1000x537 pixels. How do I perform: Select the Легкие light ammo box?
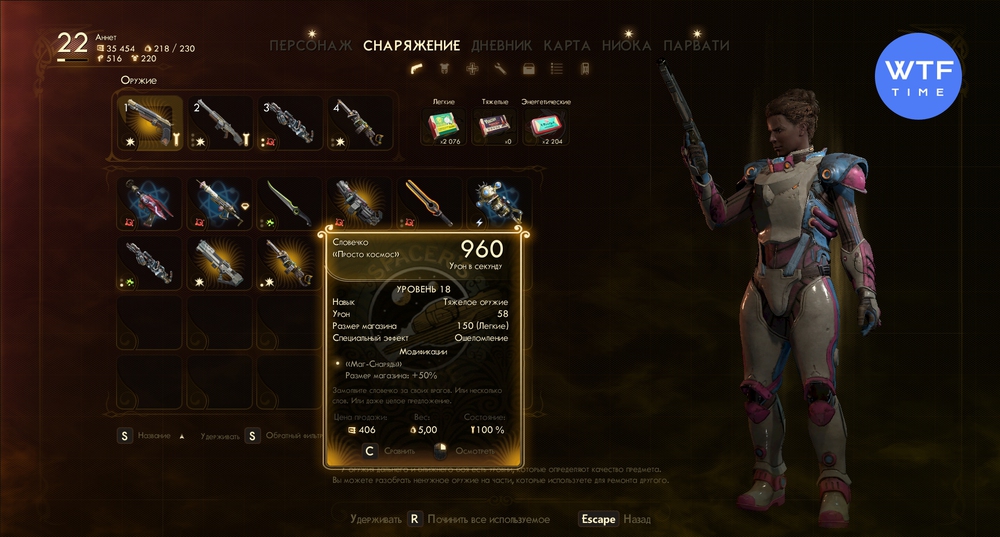click(x=444, y=126)
